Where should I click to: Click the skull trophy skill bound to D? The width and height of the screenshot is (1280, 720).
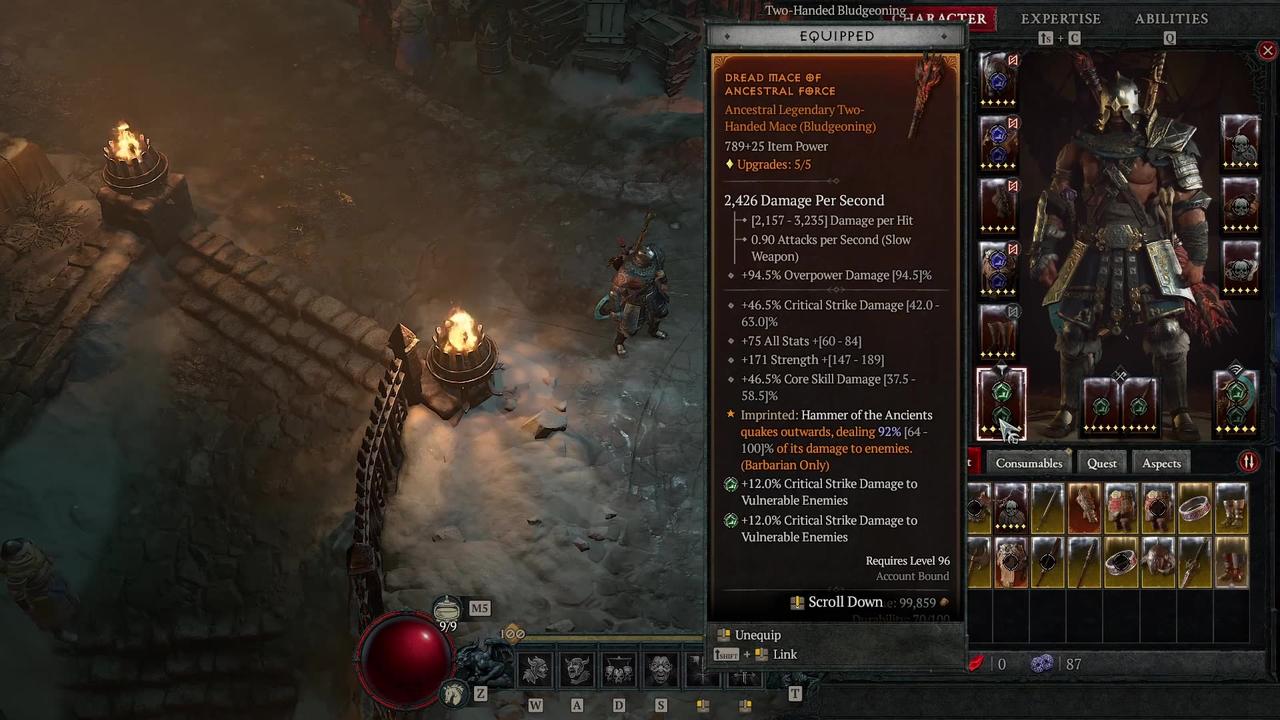(x=618, y=670)
